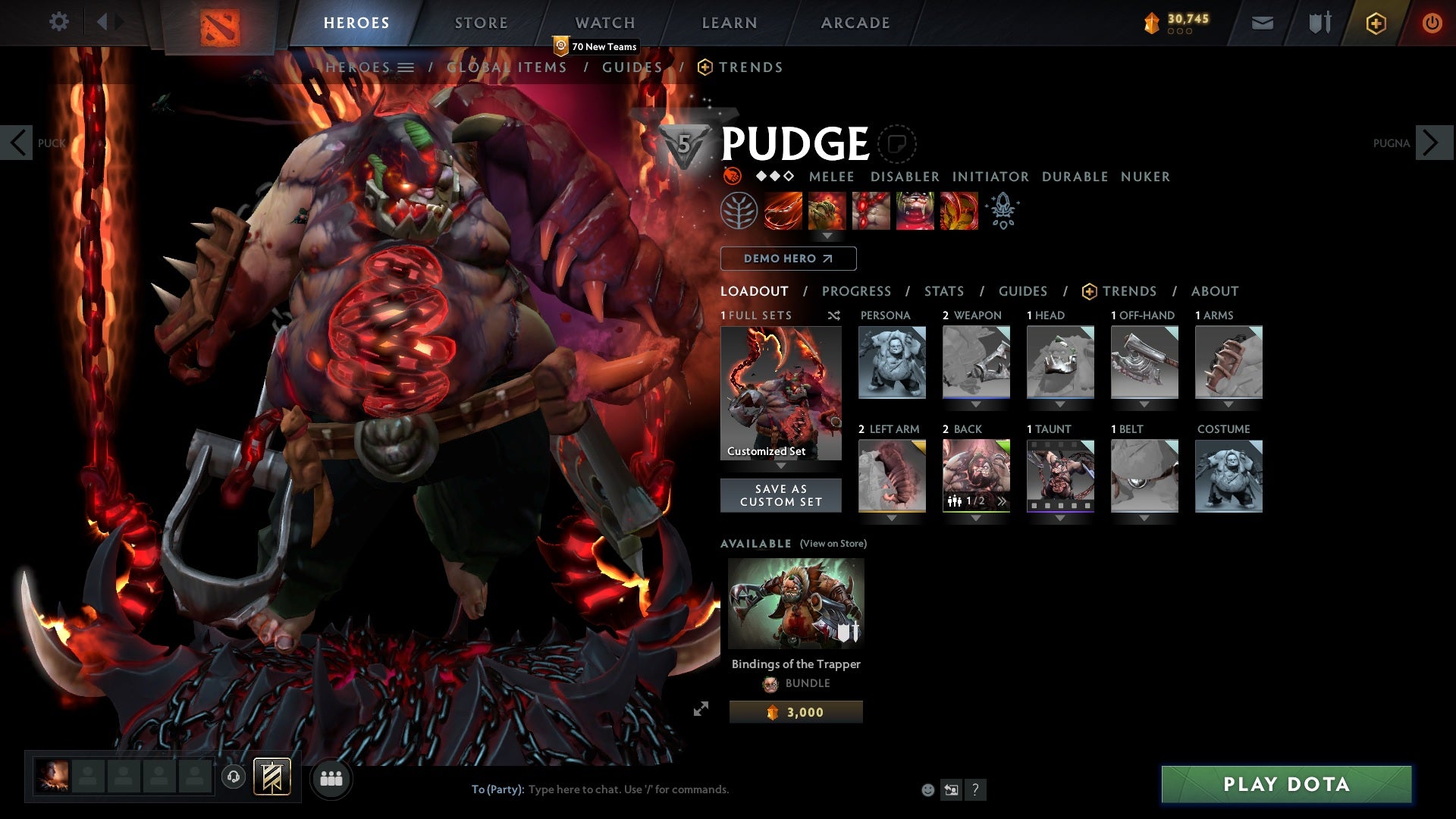Open the Stats tab
This screenshot has height=819, width=1456.
point(943,291)
